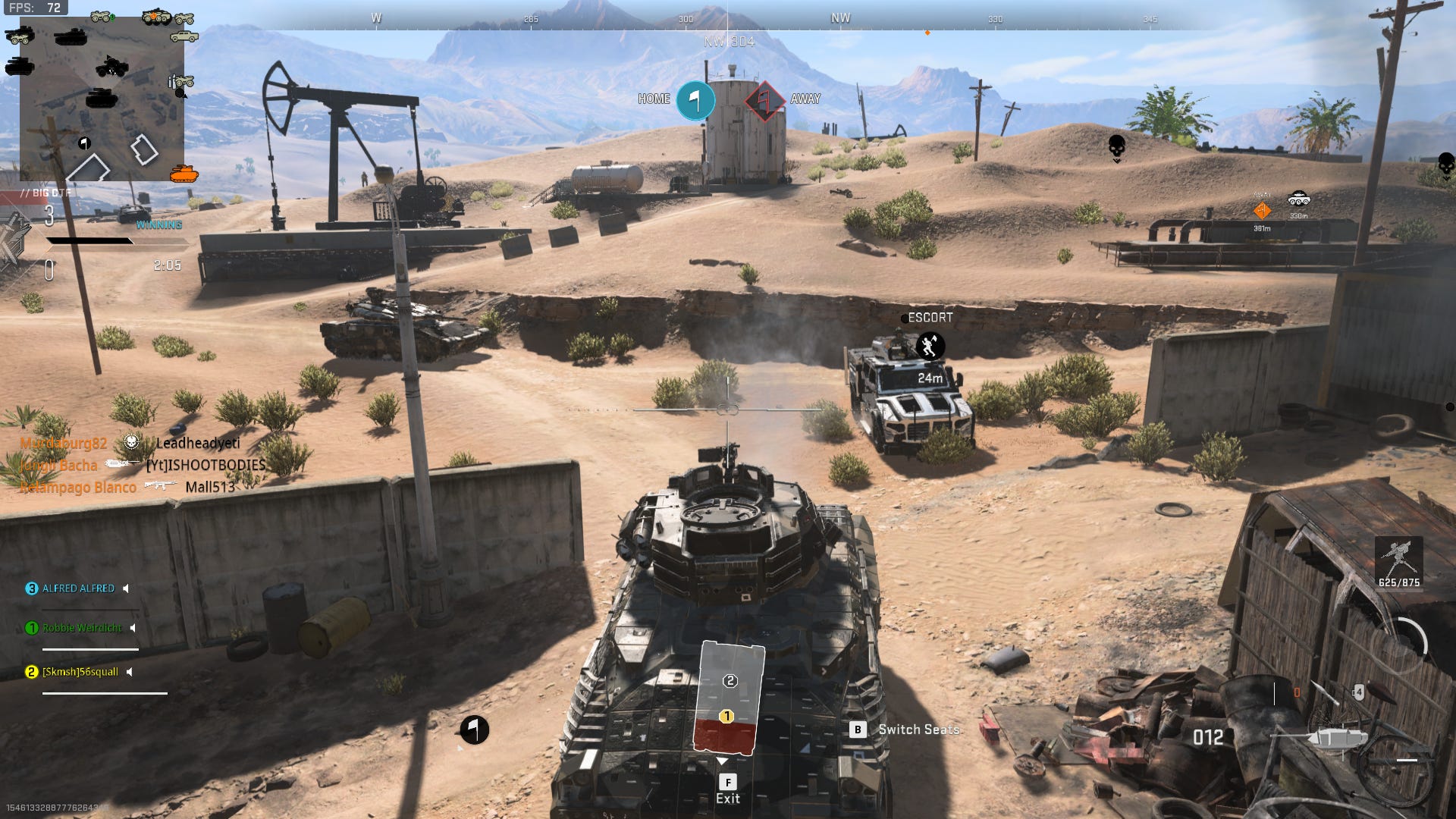Image resolution: width=1456 pixels, height=819 pixels.
Task: Select seat 1 on the vehicle diagram
Action: coord(726,717)
